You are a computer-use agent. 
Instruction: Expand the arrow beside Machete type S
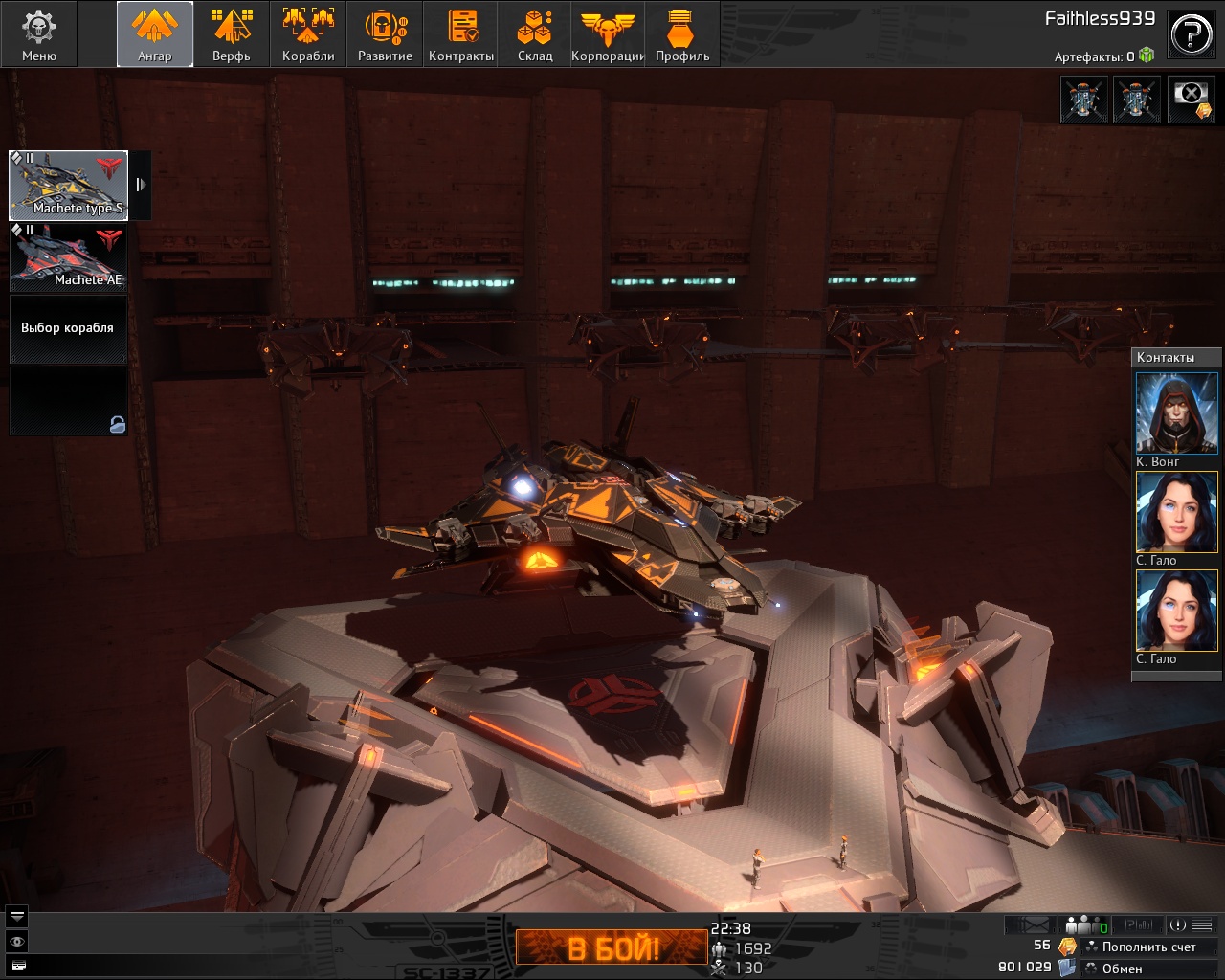[141, 185]
